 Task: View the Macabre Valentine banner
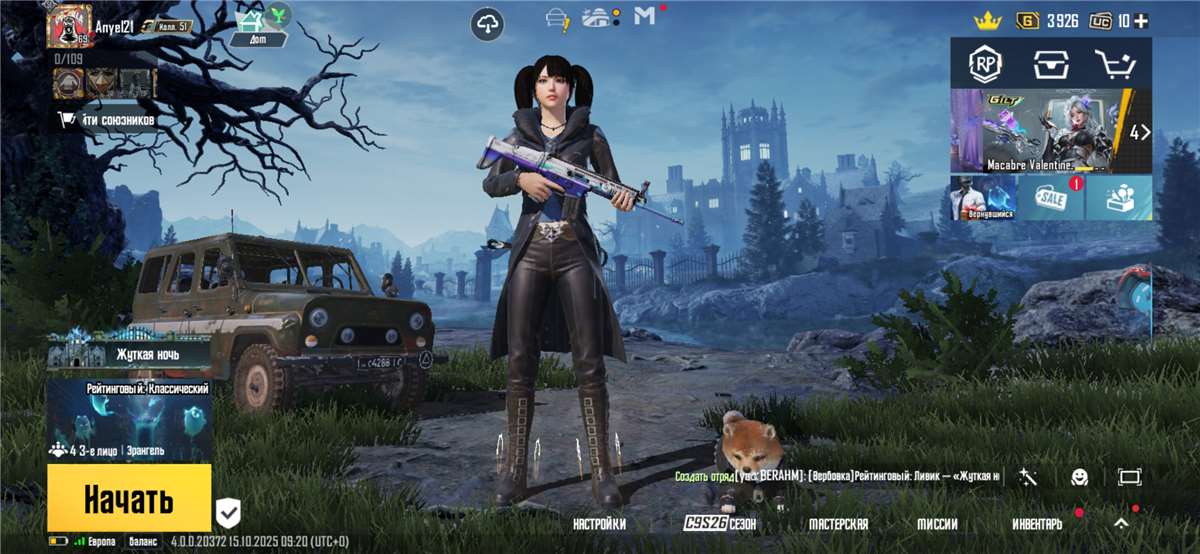pos(1040,130)
